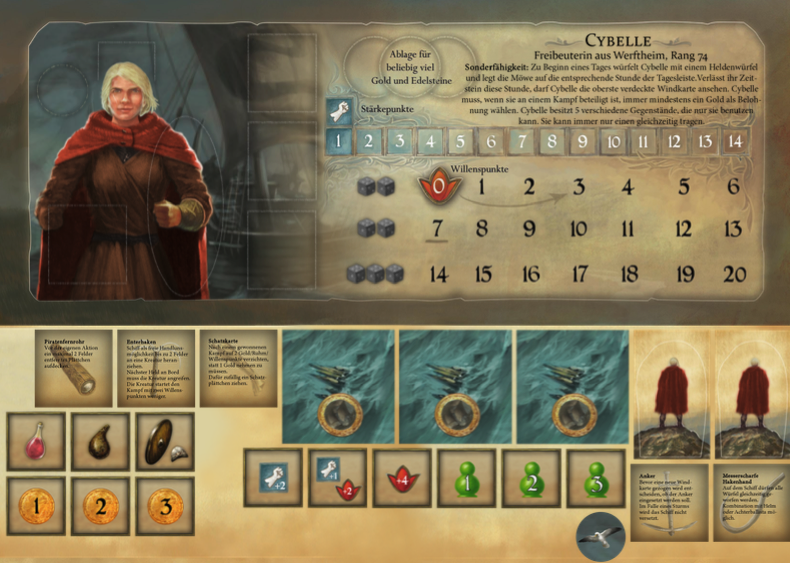Viewport: 790px width, 563px height.
Task: Select the shield tile
Action: (x=164, y=441)
